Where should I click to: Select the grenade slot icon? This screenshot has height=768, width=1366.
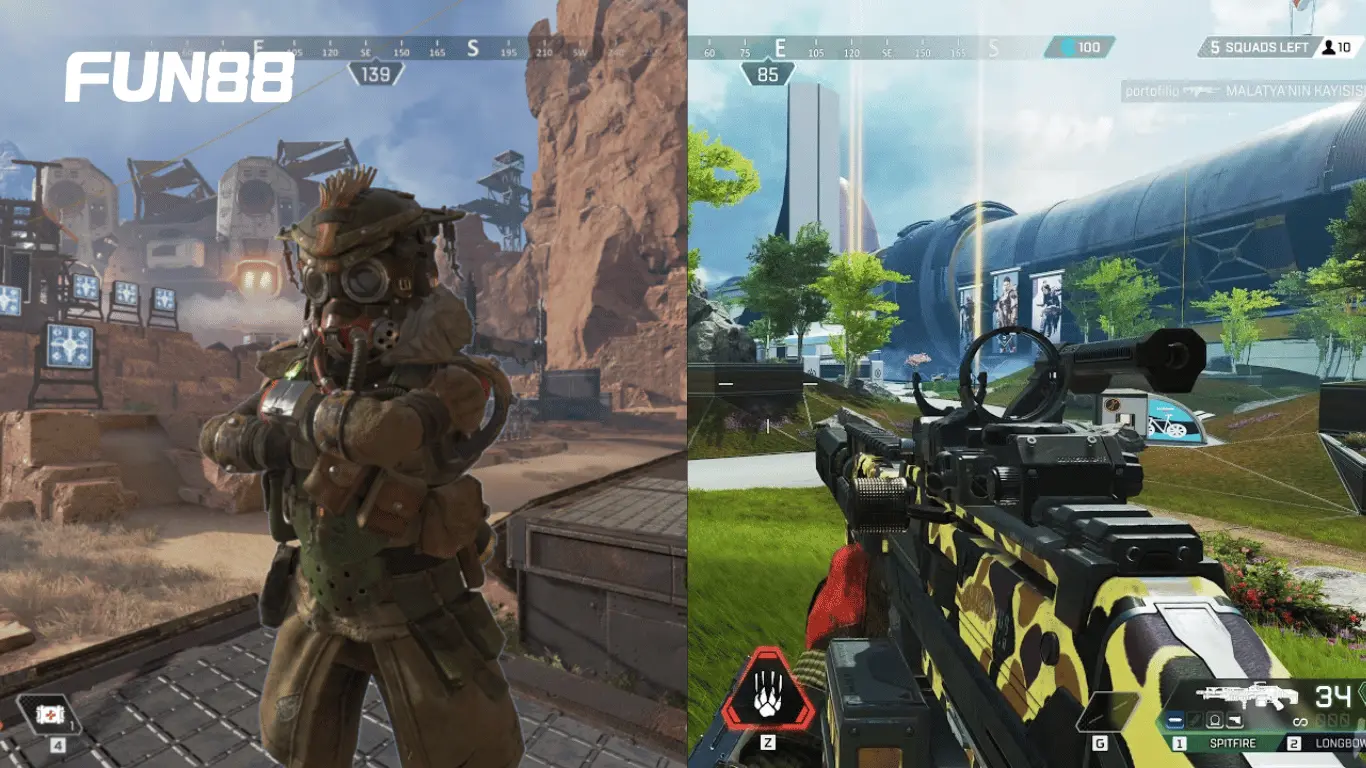(x=1108, y=710)
